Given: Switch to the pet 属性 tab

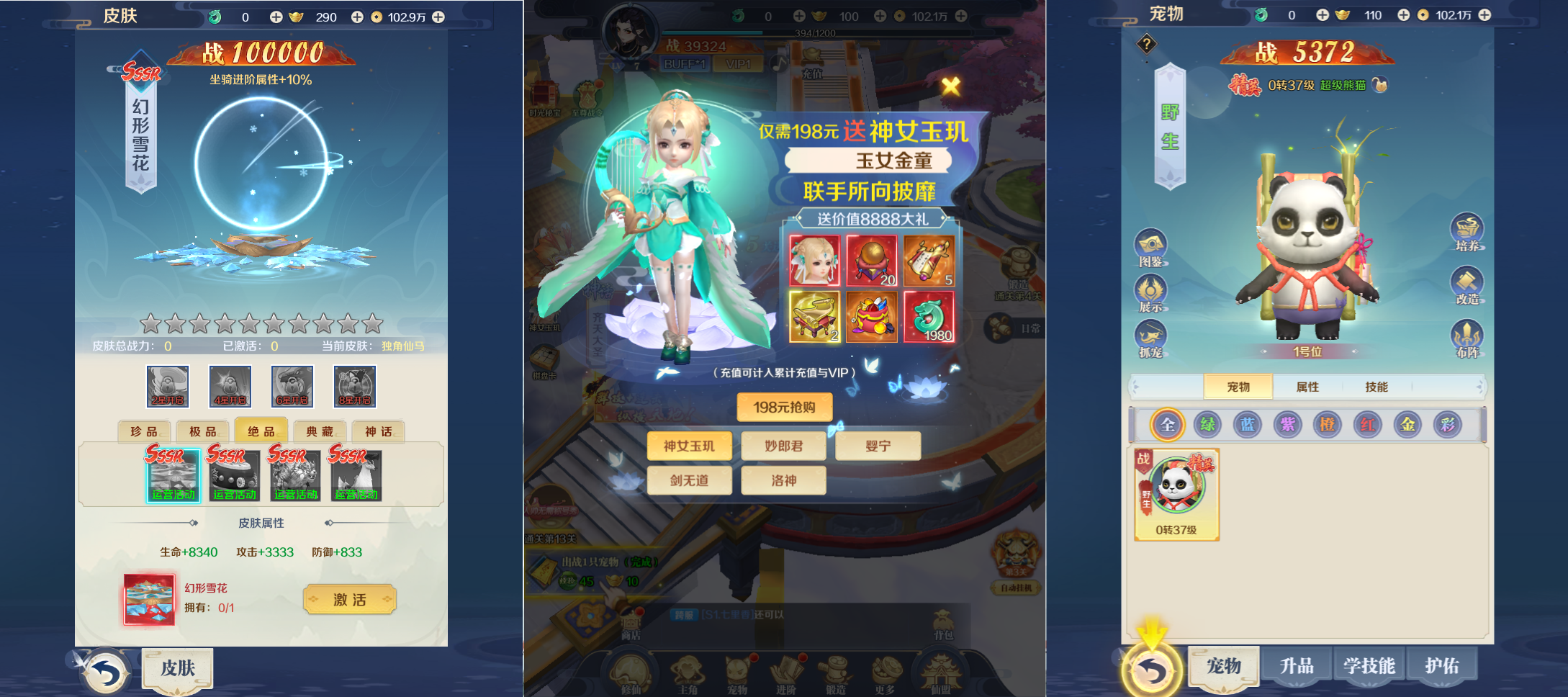Looking at the screenshot, I should pyautogui.click(x=1307, y=387).
